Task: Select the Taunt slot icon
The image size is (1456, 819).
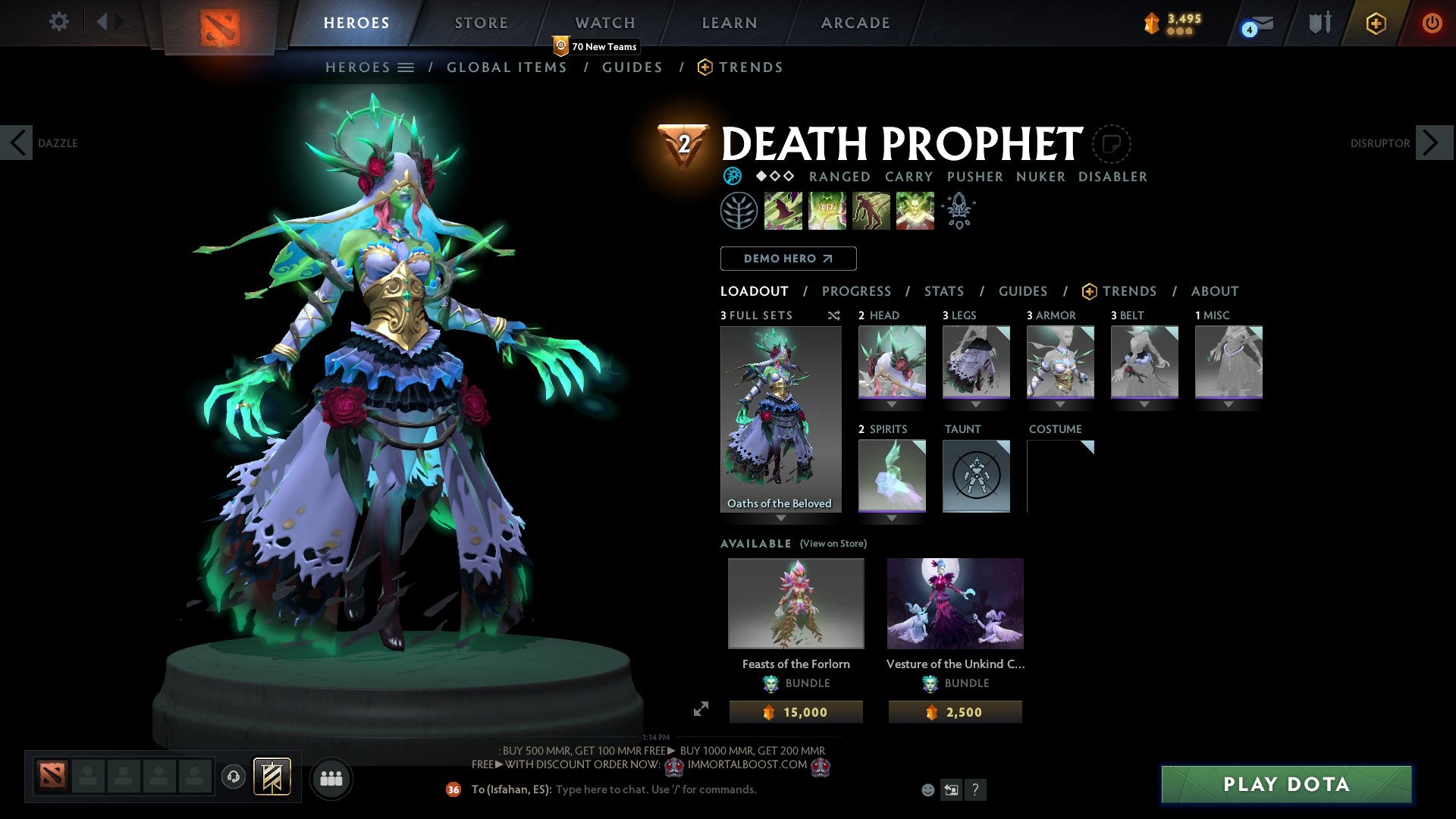Action: tap(976, 476)
